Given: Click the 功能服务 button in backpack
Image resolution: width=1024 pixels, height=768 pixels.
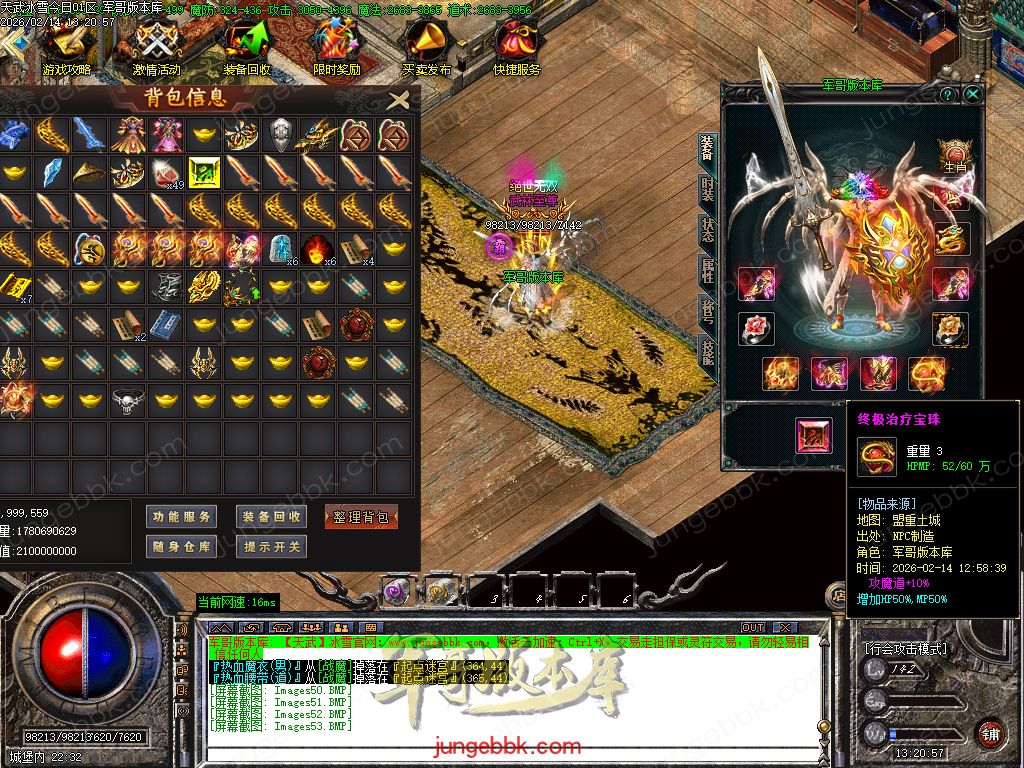Looking at the screenshot, I should coord(181,517).
